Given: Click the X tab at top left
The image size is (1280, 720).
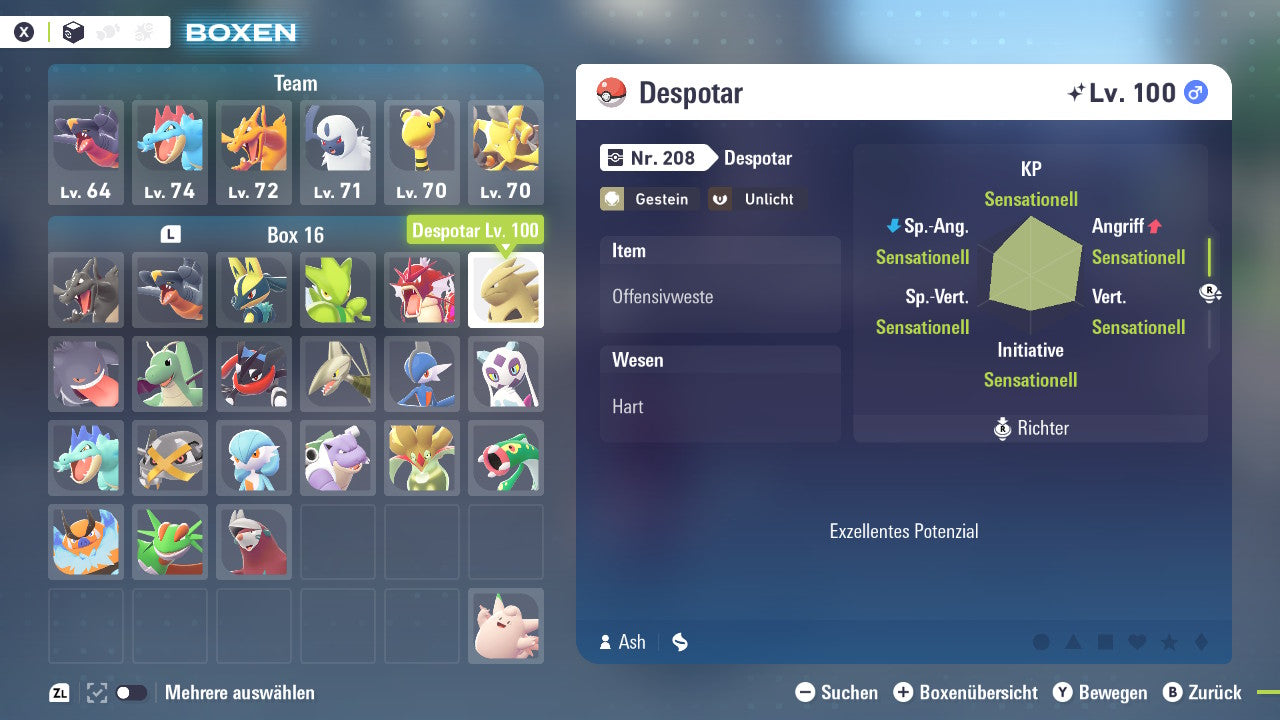Looking at the screenshot, I should click(x=23, y=32).
